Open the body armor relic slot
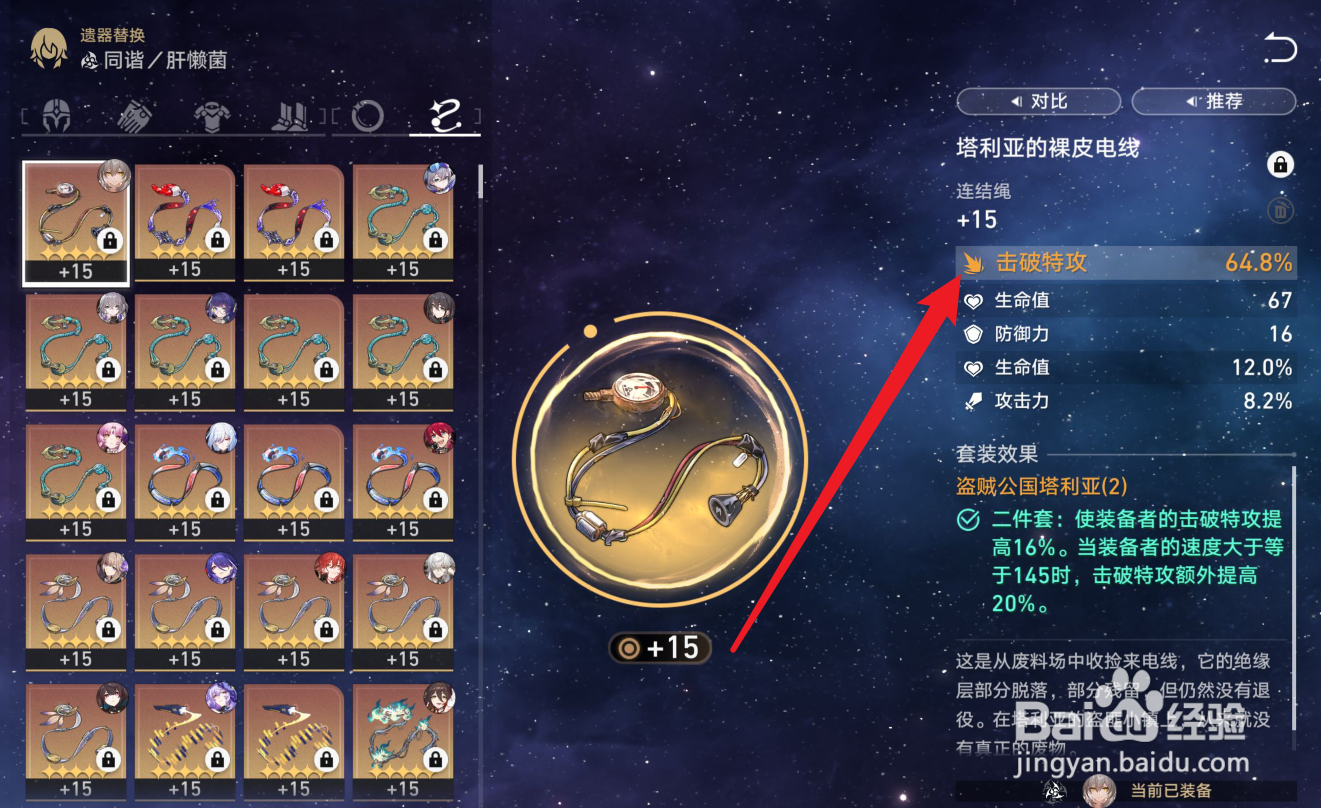Screen dimensions: 1321x808 [x=213, y=115]
